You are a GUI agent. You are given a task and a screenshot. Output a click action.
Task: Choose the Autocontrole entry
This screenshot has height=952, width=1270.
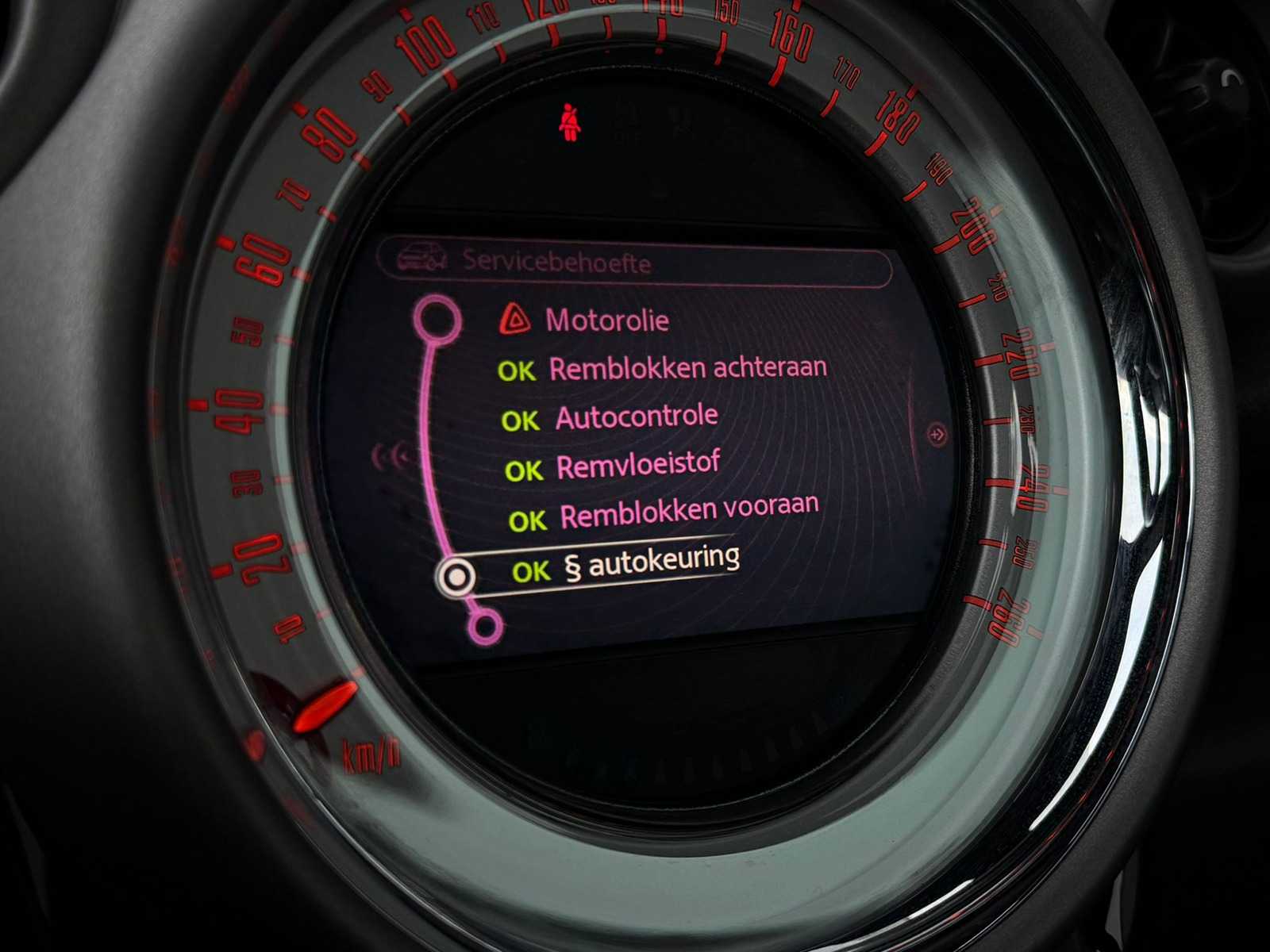(637, 416)
